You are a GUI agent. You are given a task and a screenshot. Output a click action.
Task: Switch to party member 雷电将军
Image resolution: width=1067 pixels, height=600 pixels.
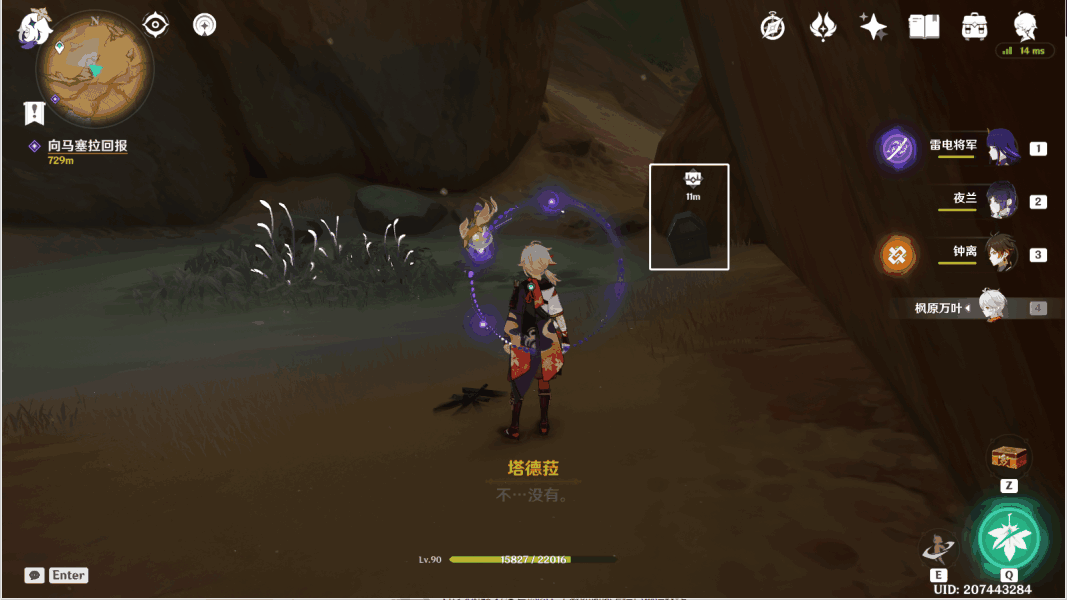click(1002, 148)
